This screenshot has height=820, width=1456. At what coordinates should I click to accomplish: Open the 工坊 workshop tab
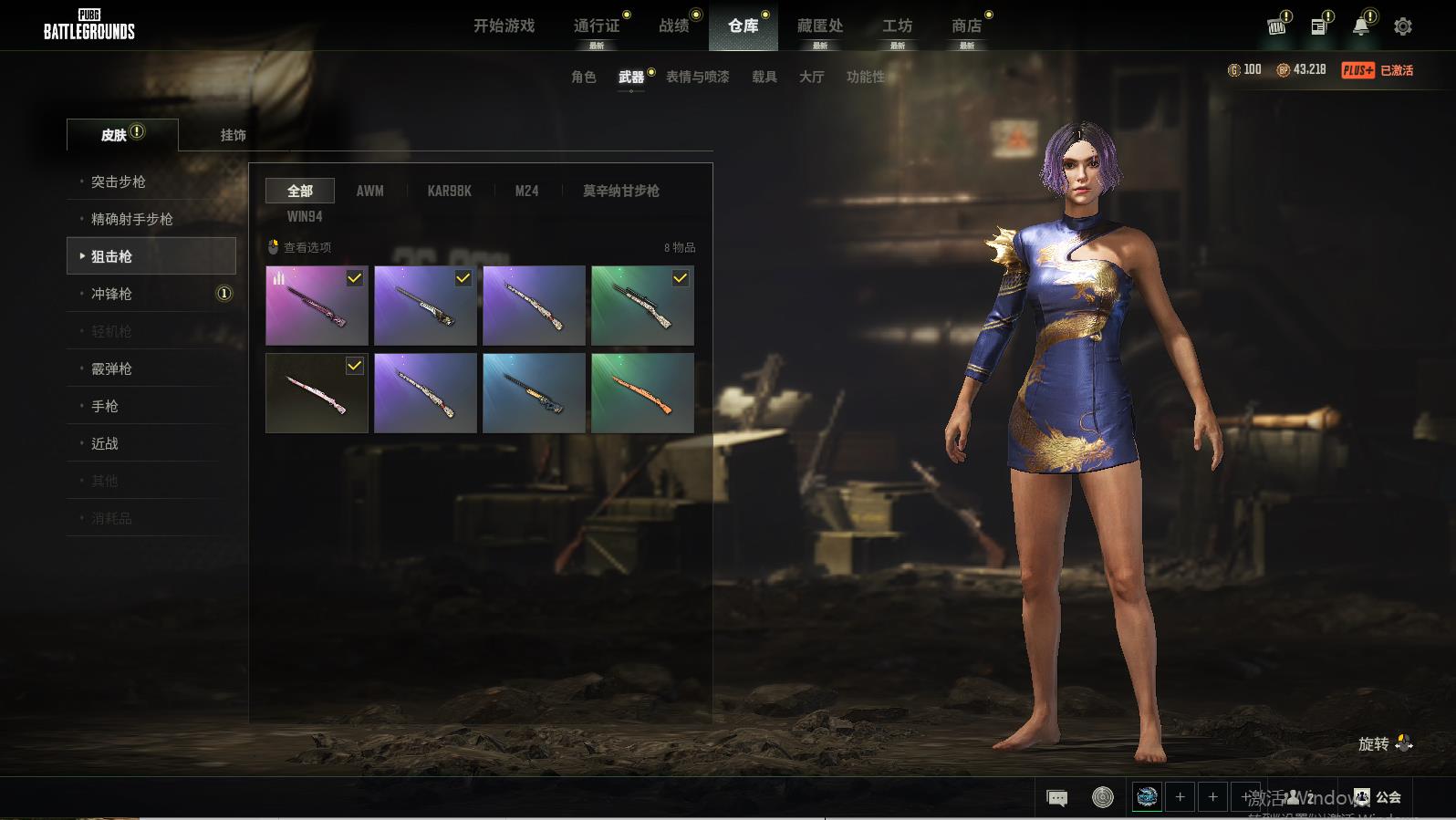pos(897,26)
